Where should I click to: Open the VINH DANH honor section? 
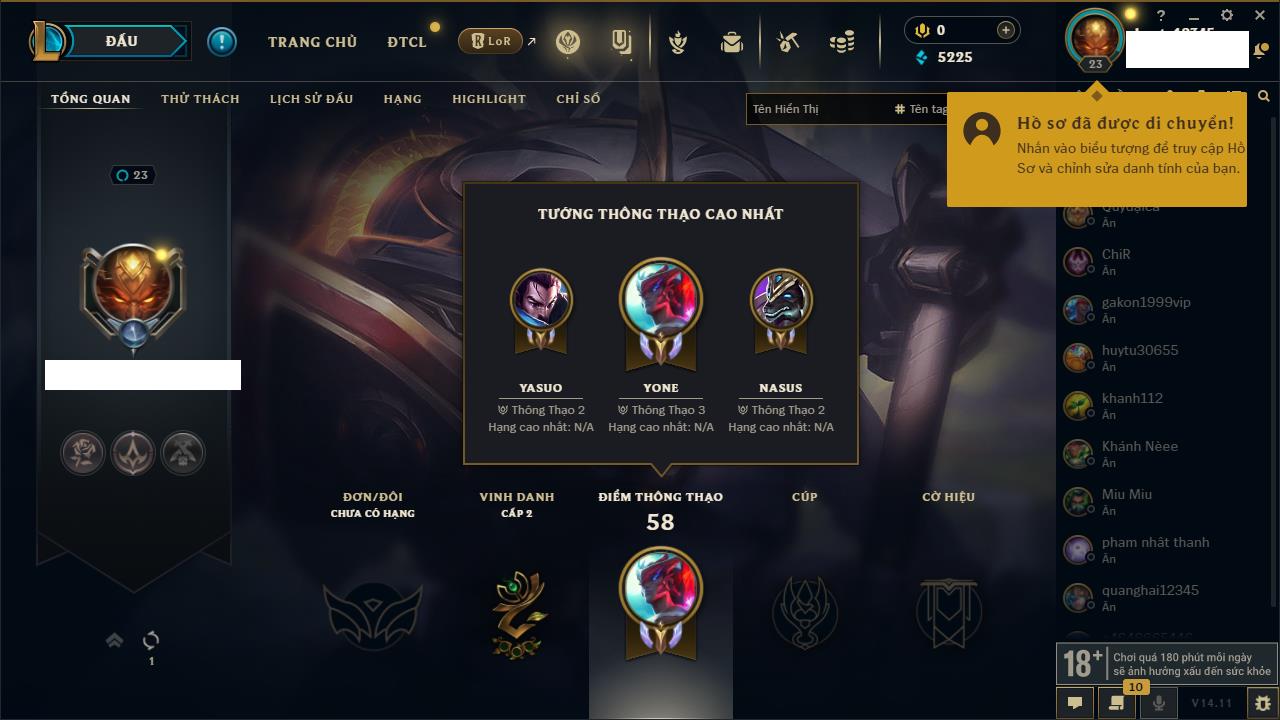(x=517, y=610)
